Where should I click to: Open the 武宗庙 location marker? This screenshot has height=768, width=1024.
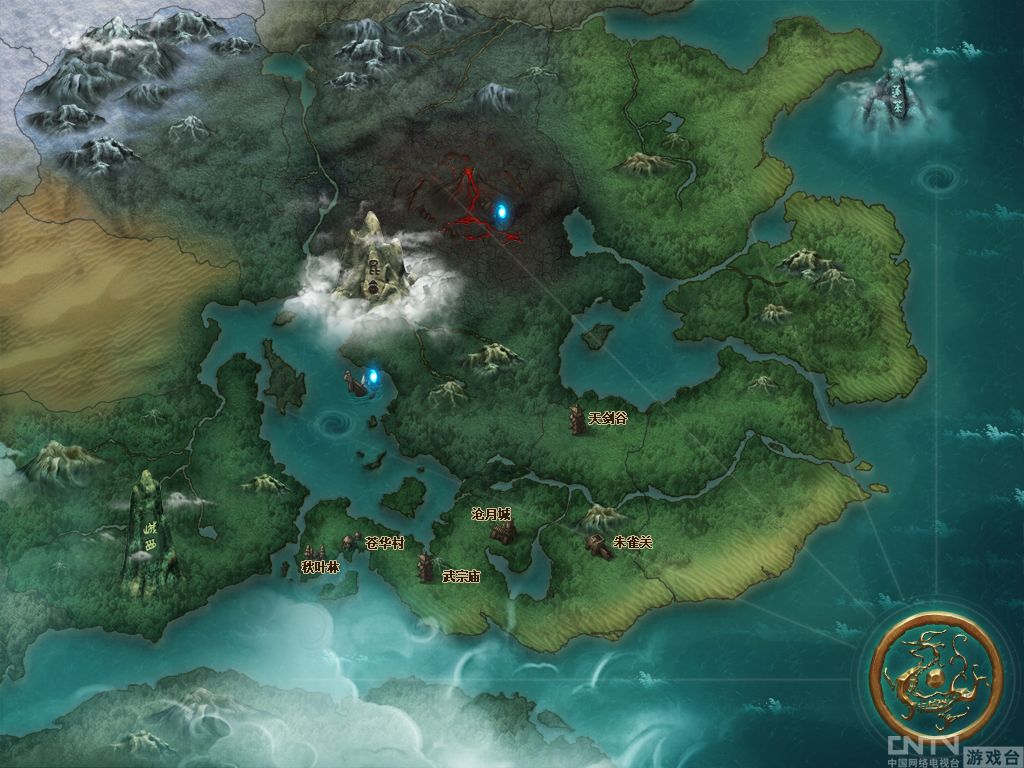[x=427, y=567]
